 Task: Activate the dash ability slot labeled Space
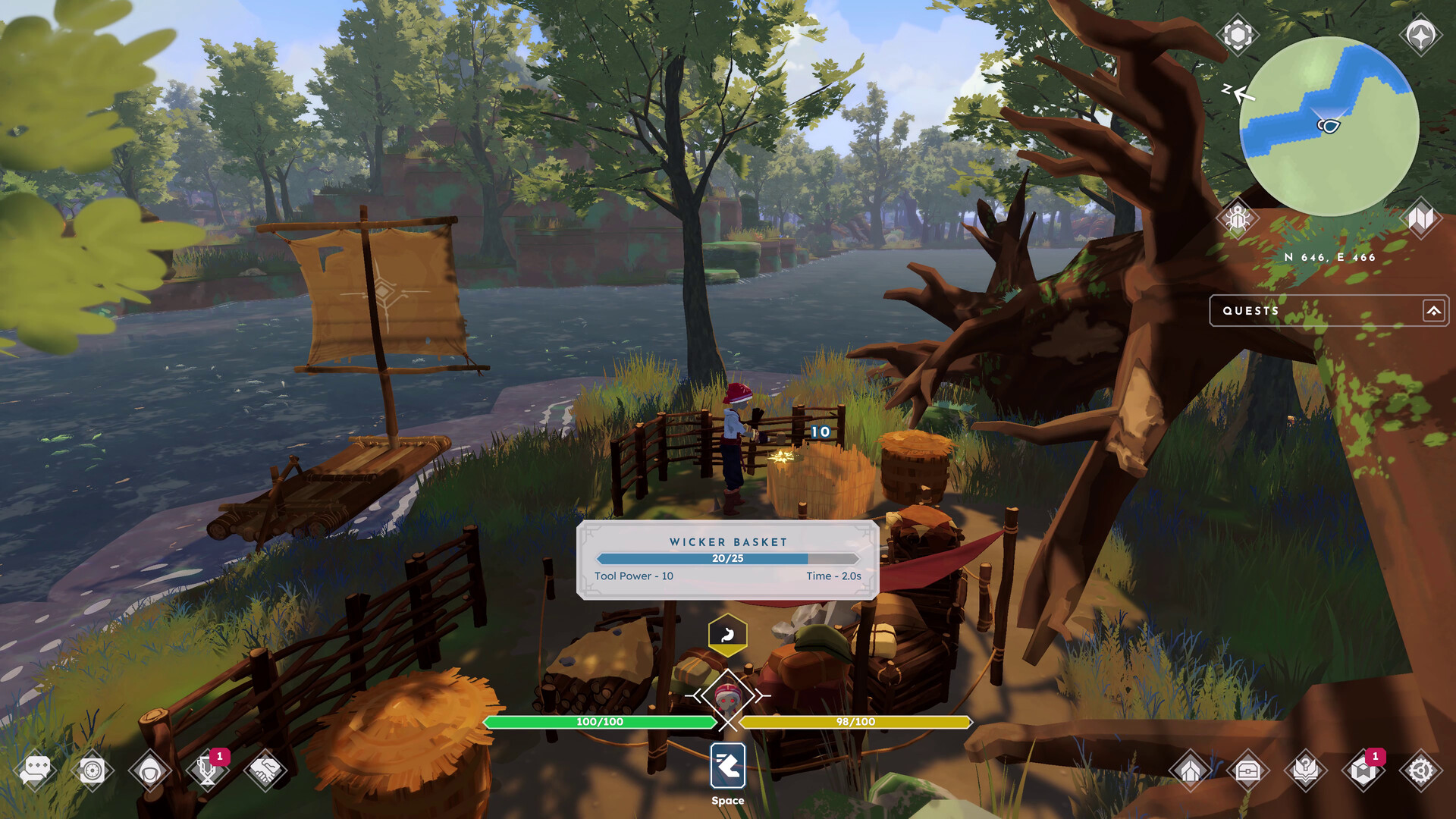(727, 766)
